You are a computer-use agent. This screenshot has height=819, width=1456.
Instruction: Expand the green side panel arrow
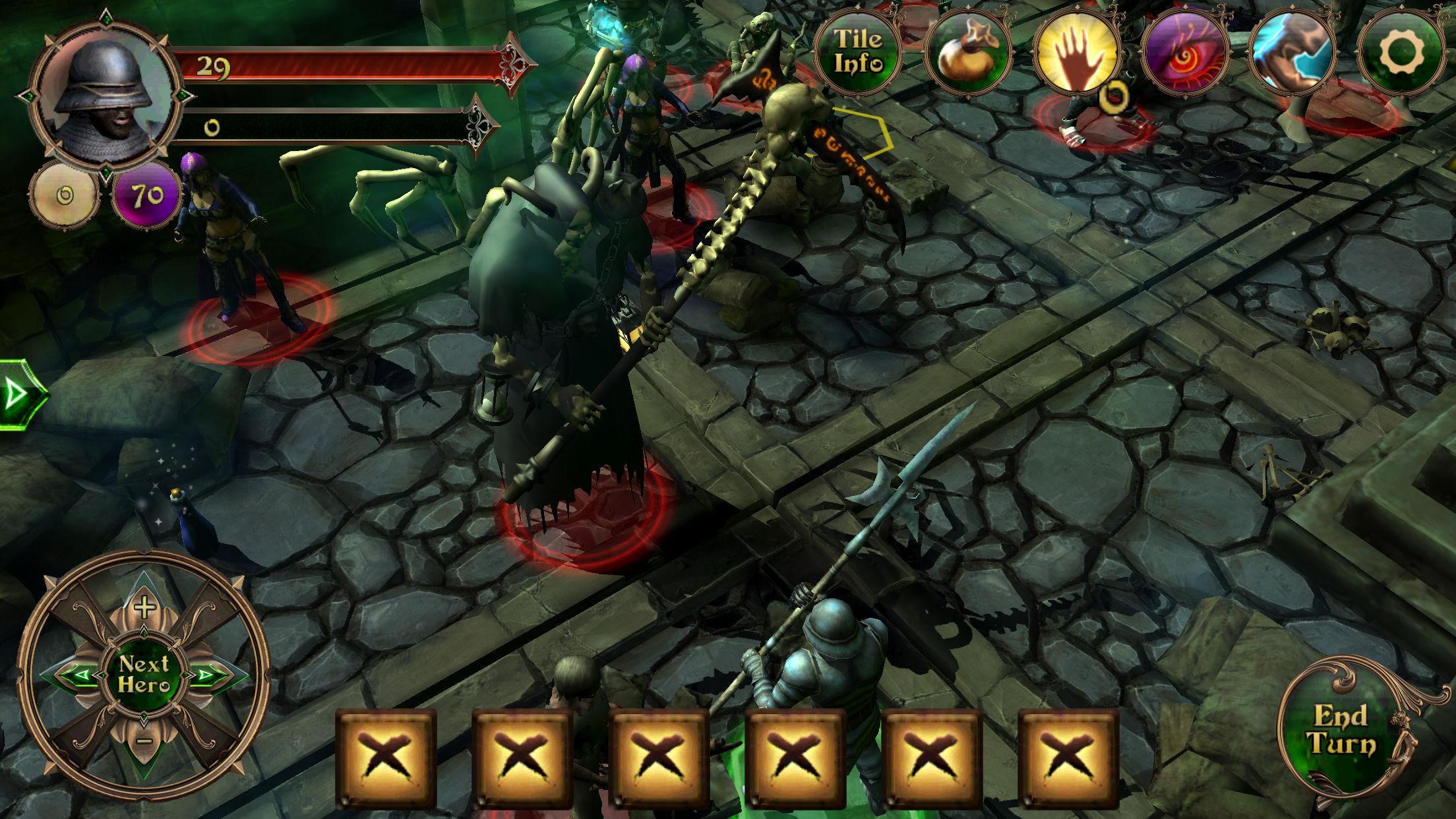pos(18,395)
